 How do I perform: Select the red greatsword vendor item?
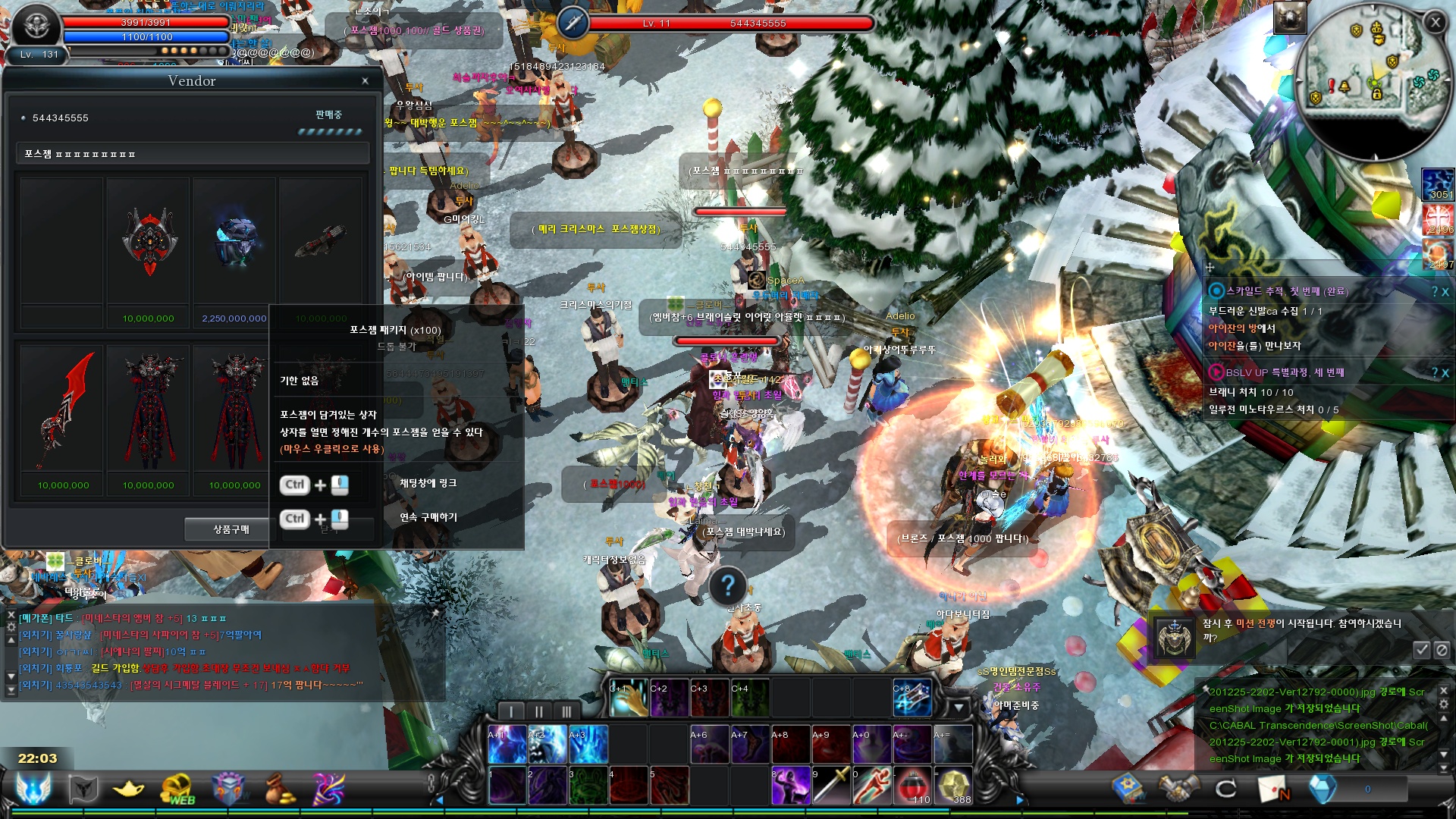[x=64, y=409]
